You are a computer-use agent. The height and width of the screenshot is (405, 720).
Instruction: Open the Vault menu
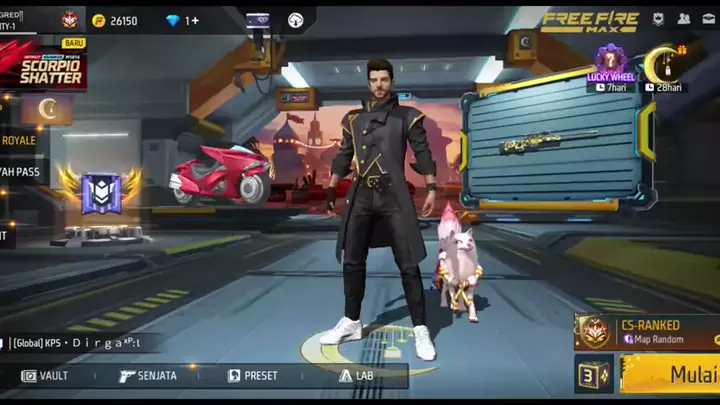[46, 376]
